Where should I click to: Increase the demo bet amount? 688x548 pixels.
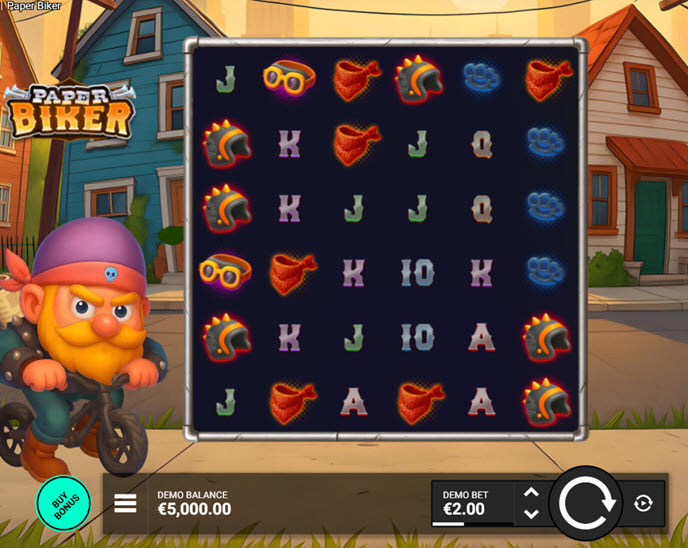click(x=531, y=492)
